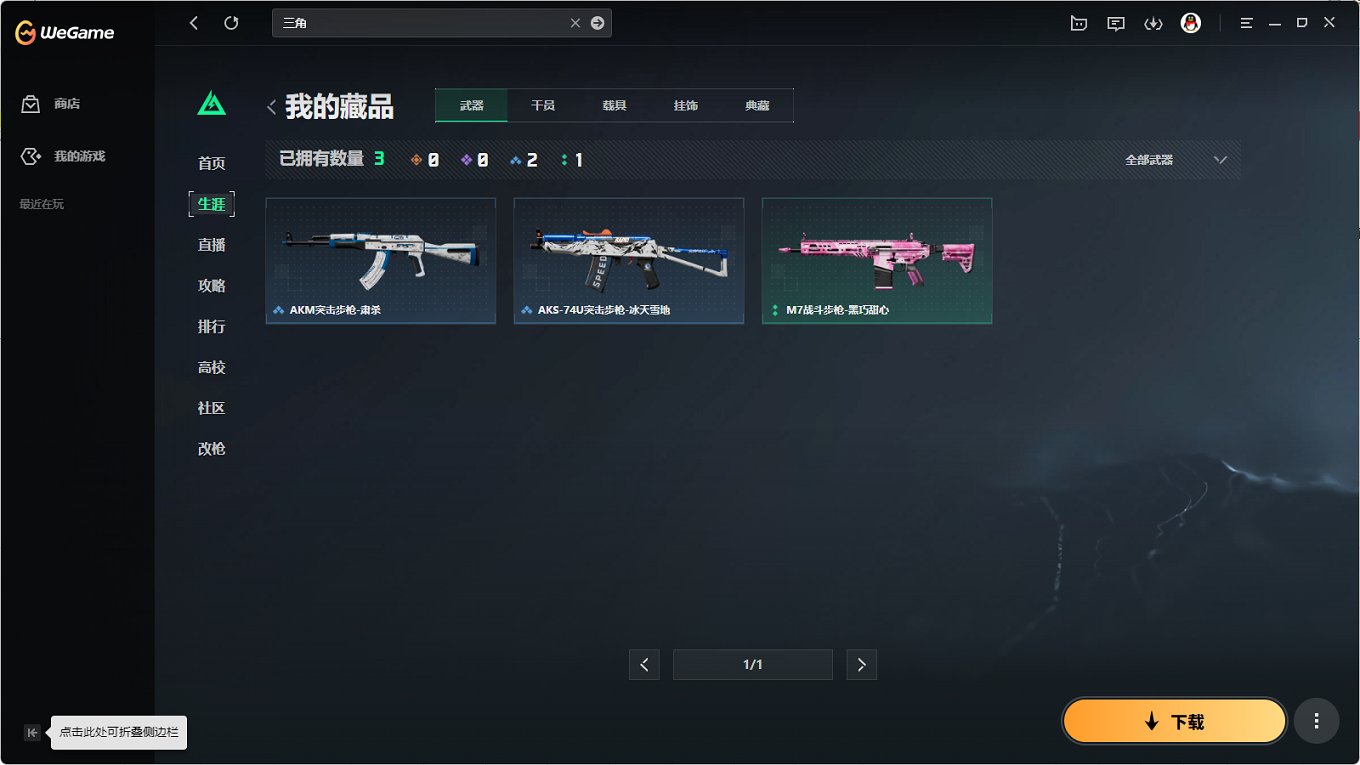Open the message notification icon in title bar
The width and height of the screenshot is (1360, 765).
(x=1115, y=22)
